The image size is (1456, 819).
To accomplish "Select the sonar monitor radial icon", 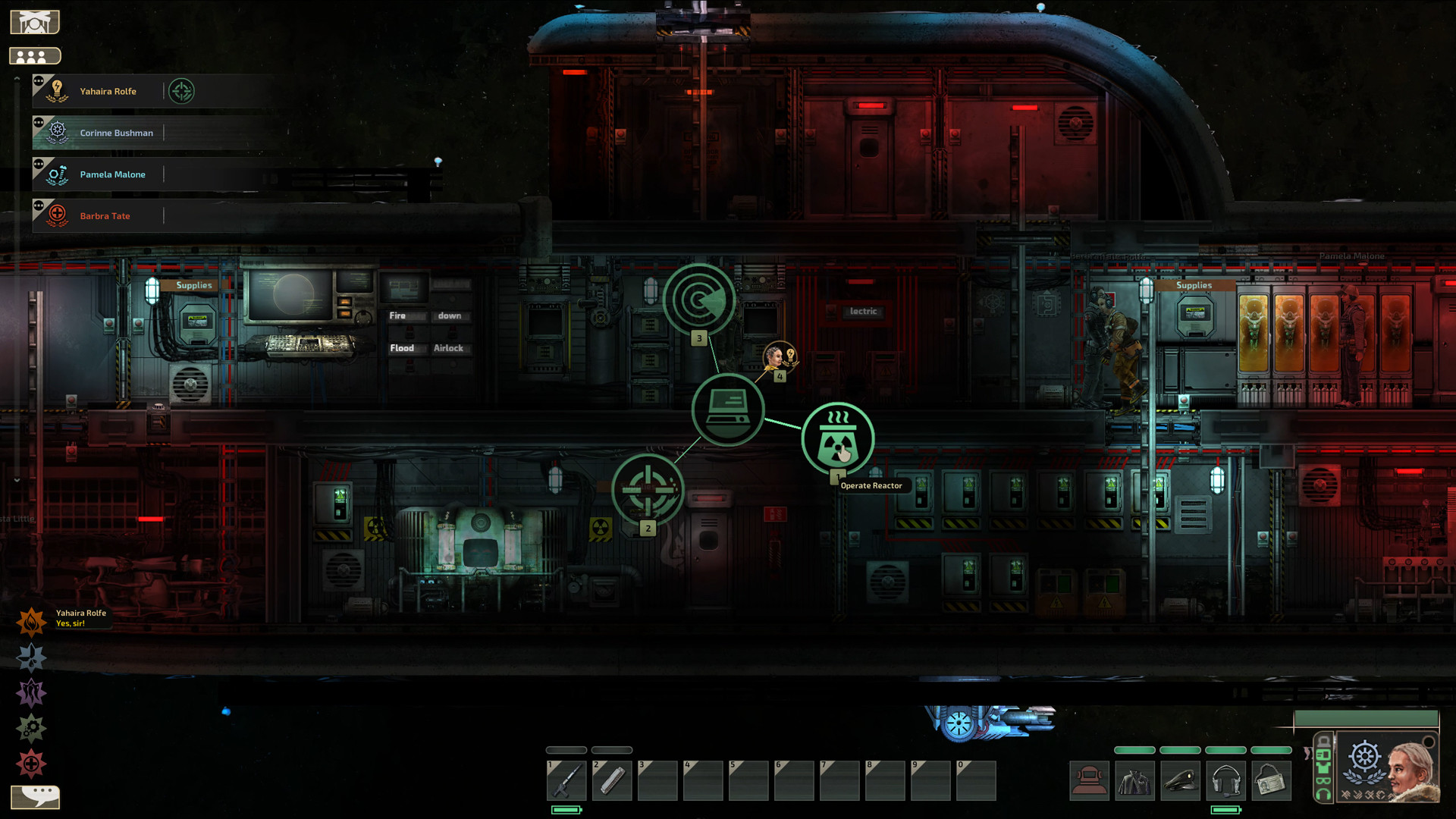I will pyautogui.click(x=699, y=300).
